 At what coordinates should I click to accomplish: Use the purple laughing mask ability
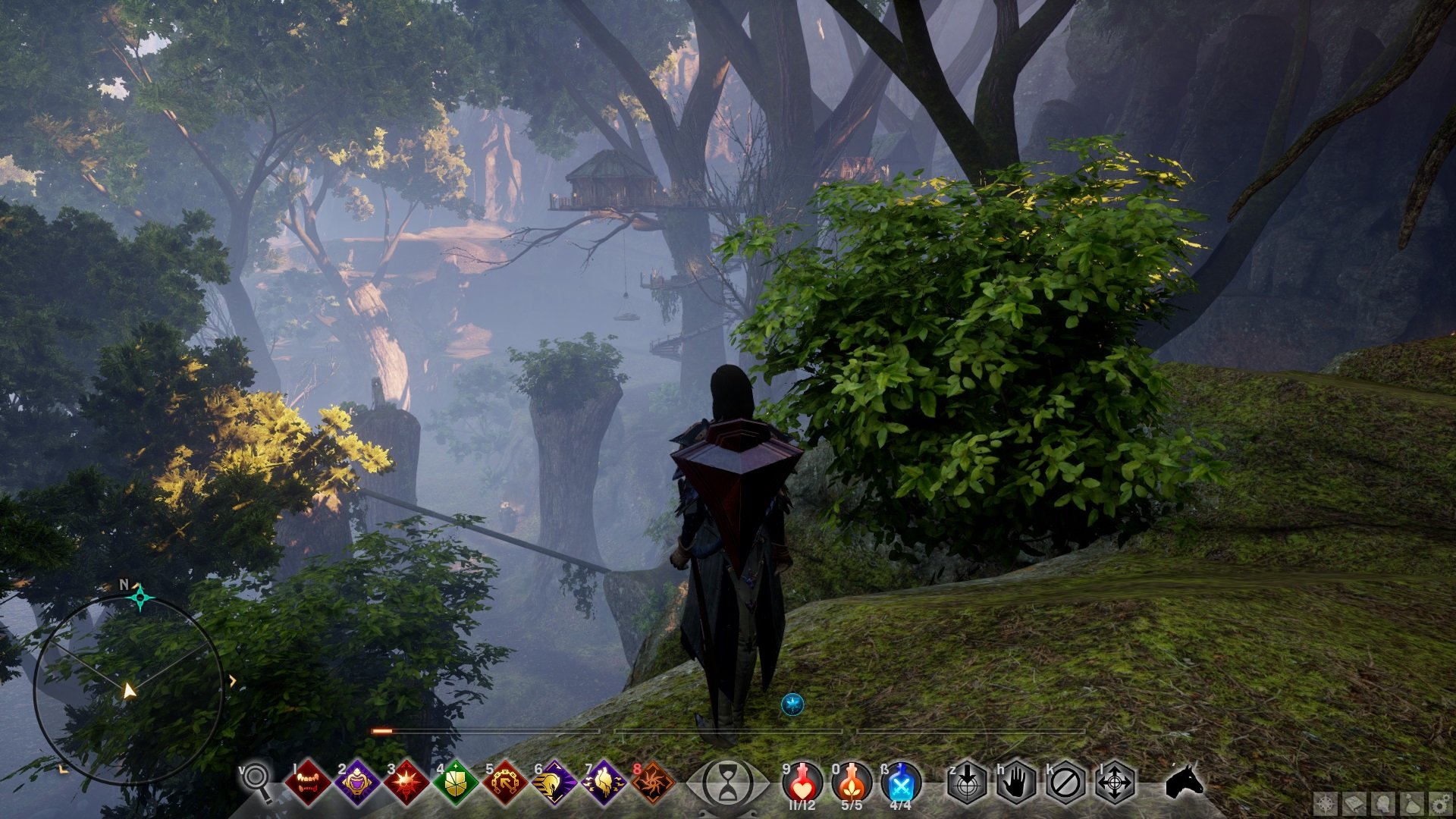[356, 782]
